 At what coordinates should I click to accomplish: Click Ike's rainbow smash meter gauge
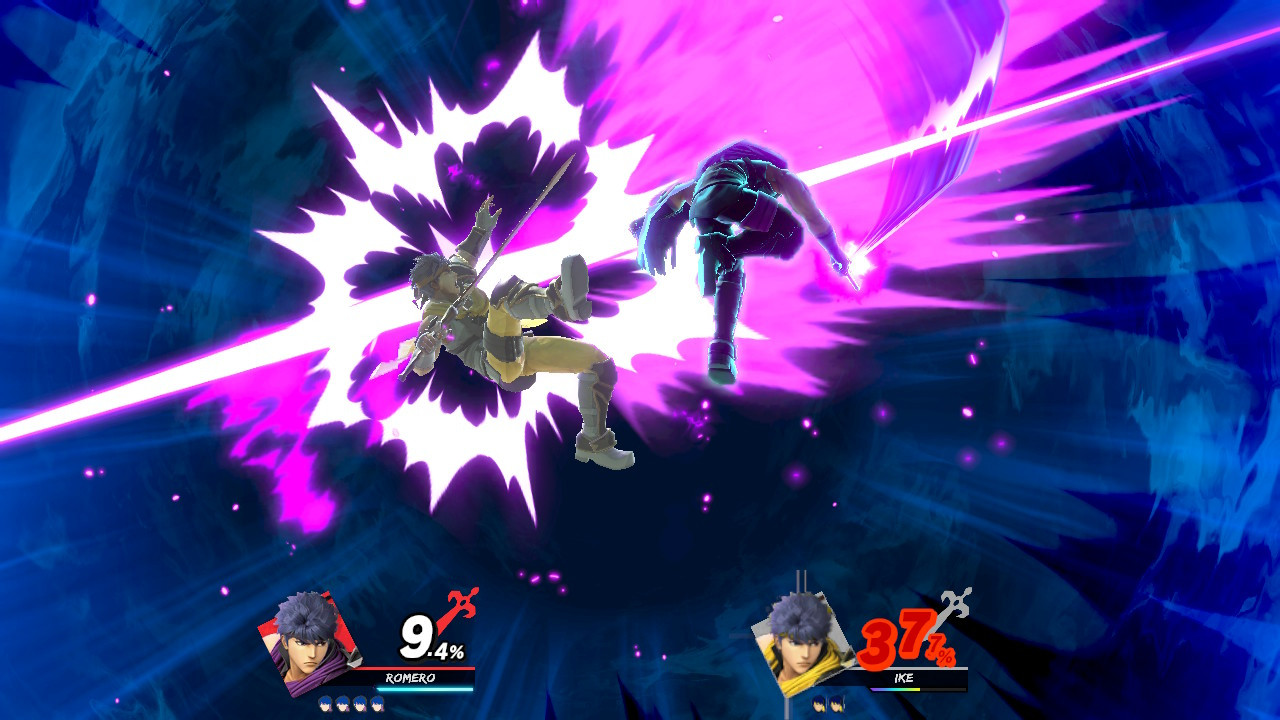coord(896,689)
